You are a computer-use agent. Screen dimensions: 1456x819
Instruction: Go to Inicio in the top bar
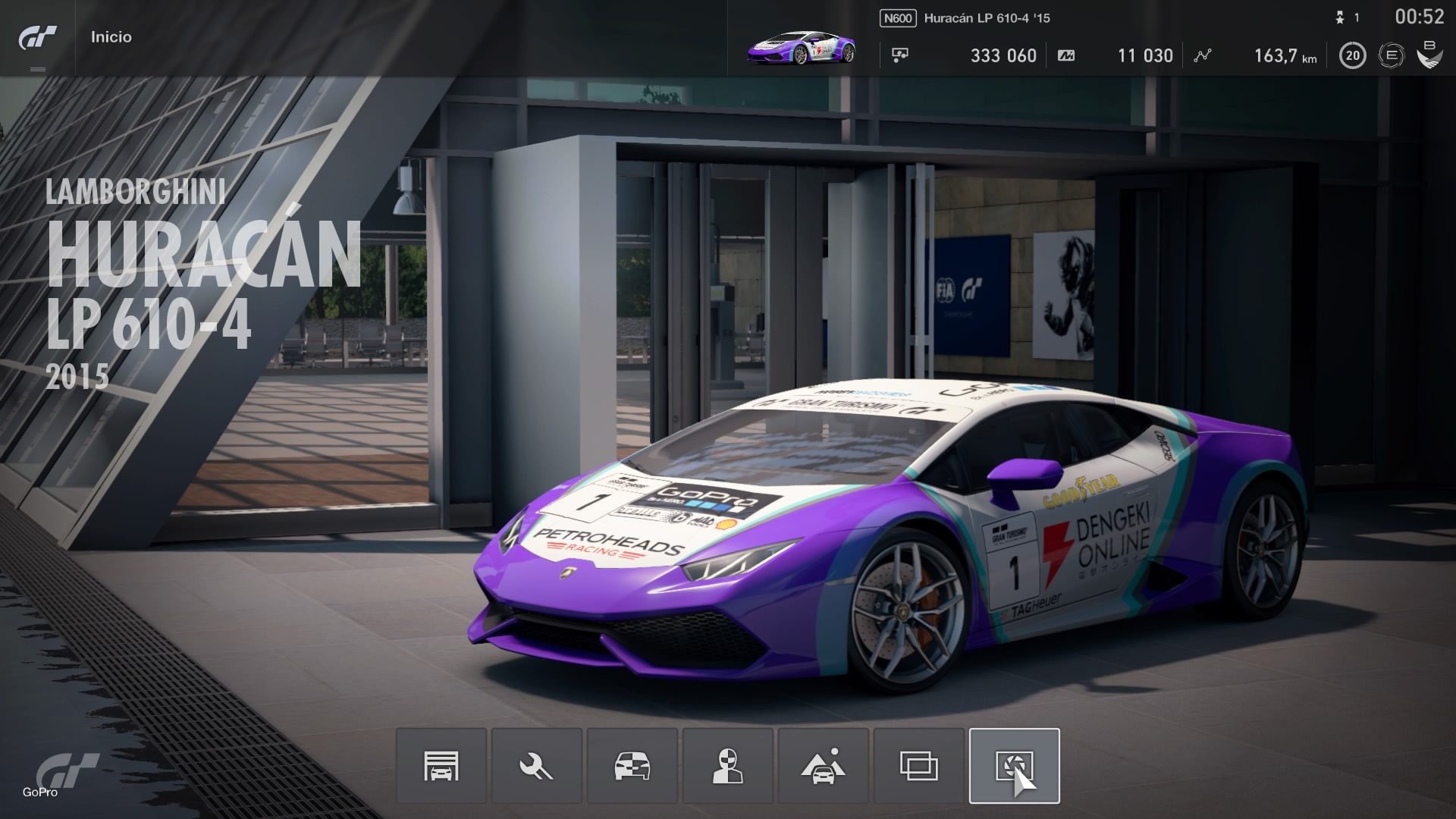(111, 37)
